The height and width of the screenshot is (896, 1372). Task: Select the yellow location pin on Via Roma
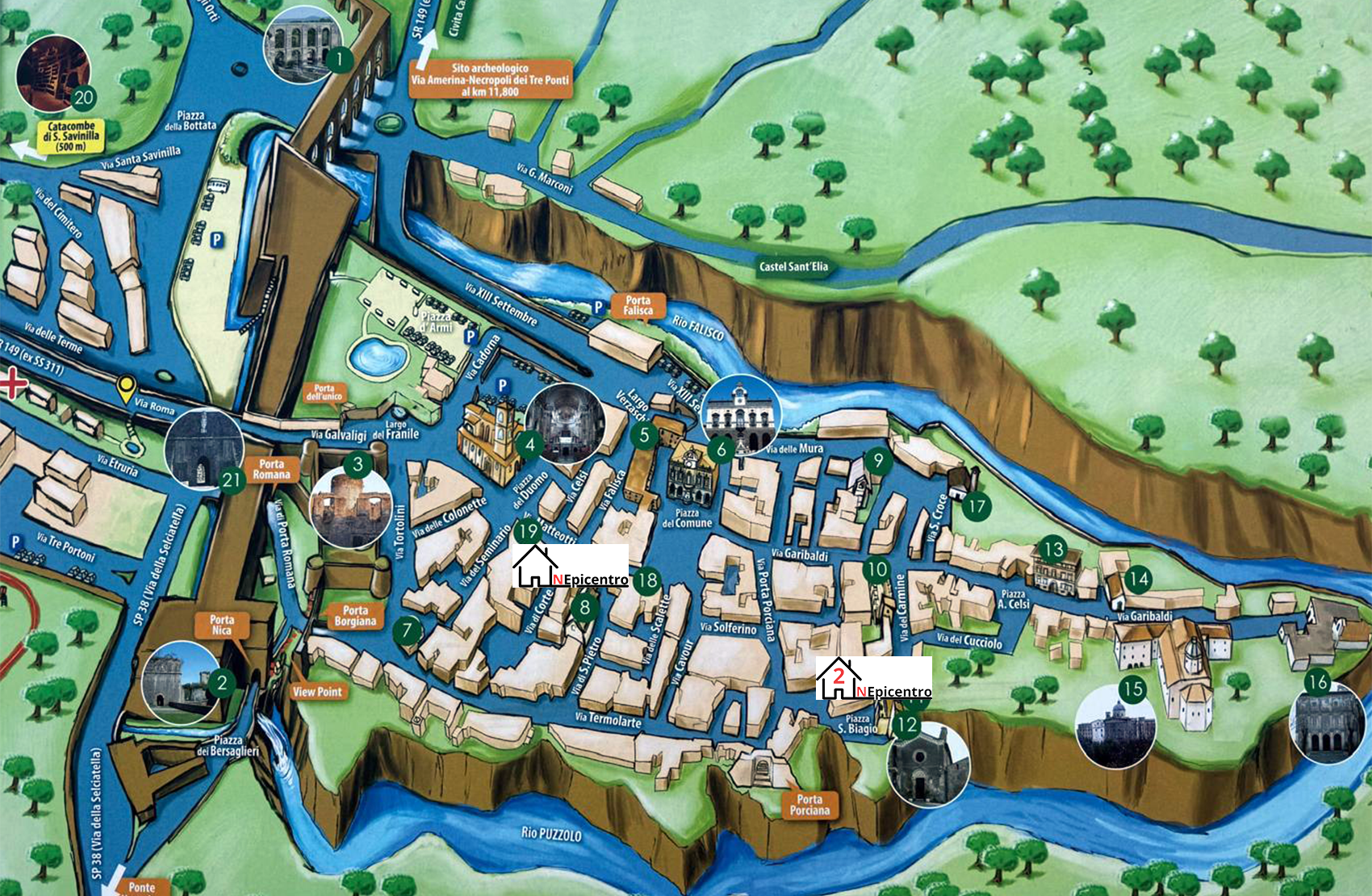click(125, 389)
